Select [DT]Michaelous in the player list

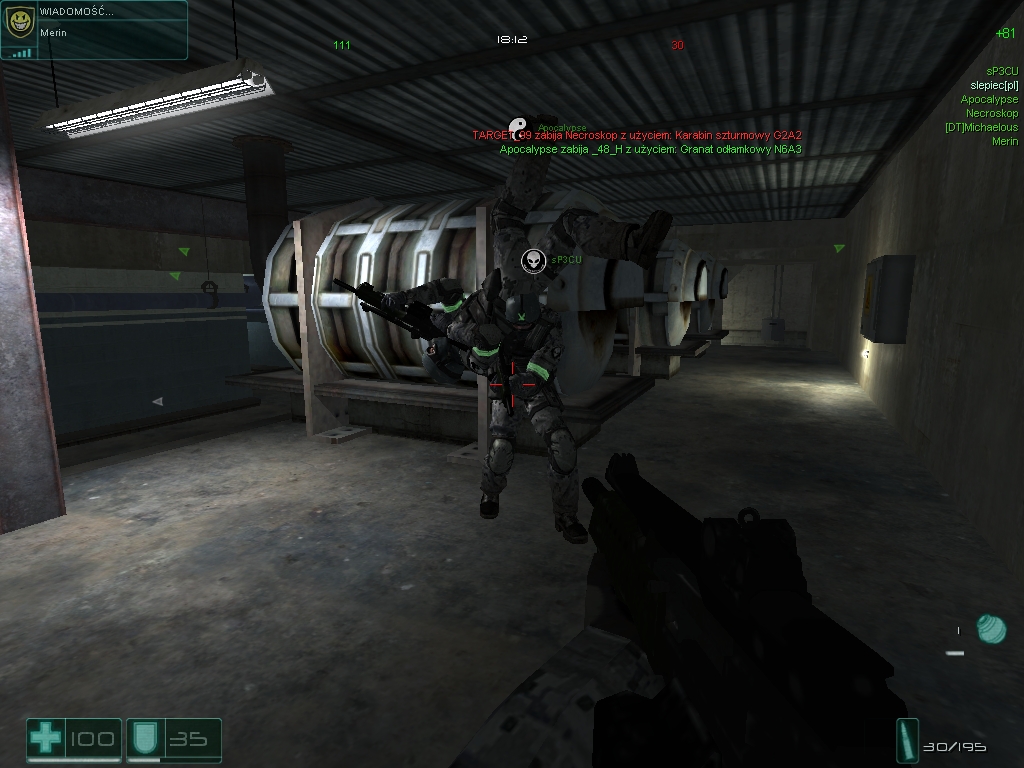981,127
